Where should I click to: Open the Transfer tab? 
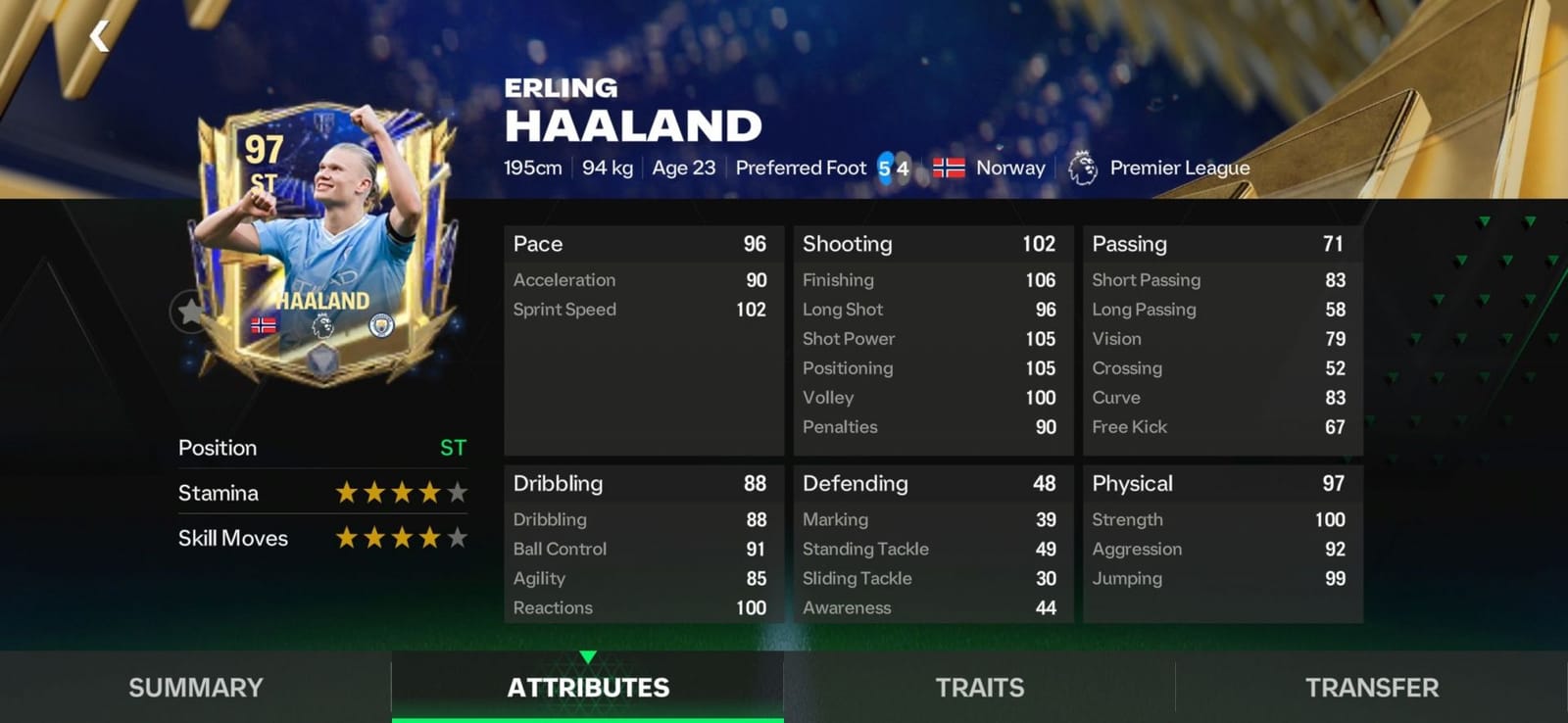coord(1370,687)
